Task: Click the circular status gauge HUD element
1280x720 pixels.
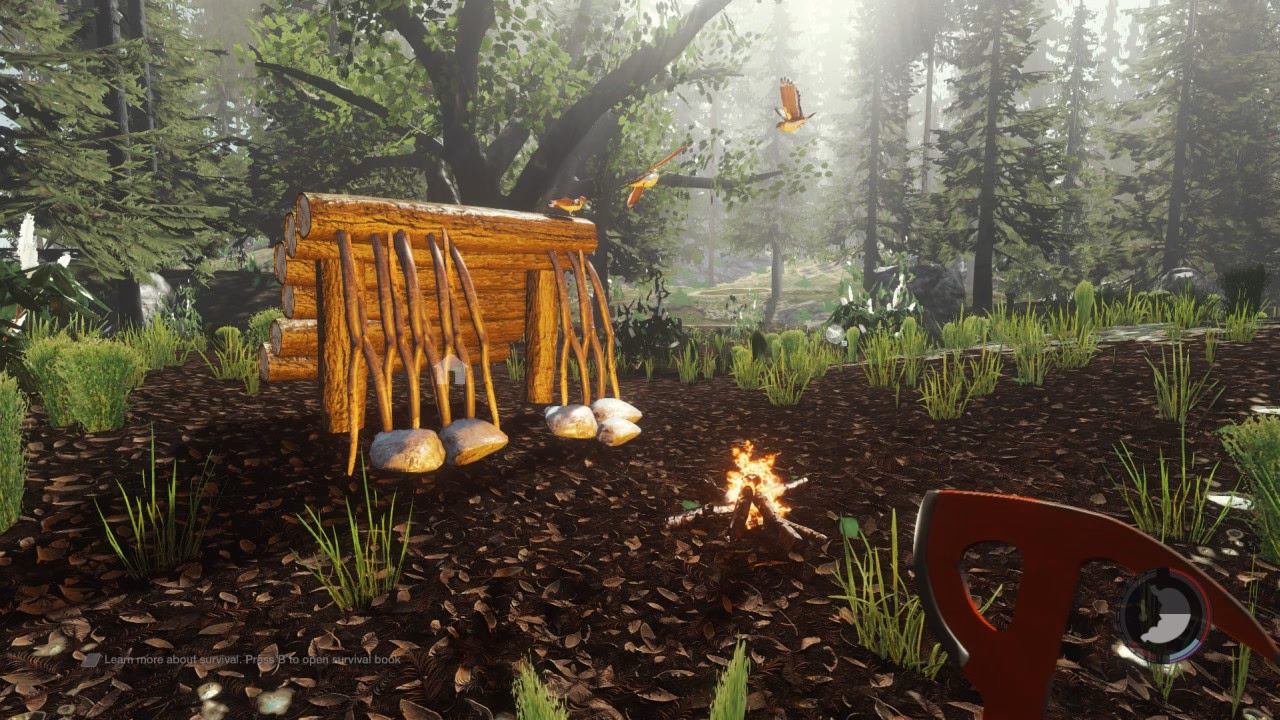Action: (x=1162, y=614)
